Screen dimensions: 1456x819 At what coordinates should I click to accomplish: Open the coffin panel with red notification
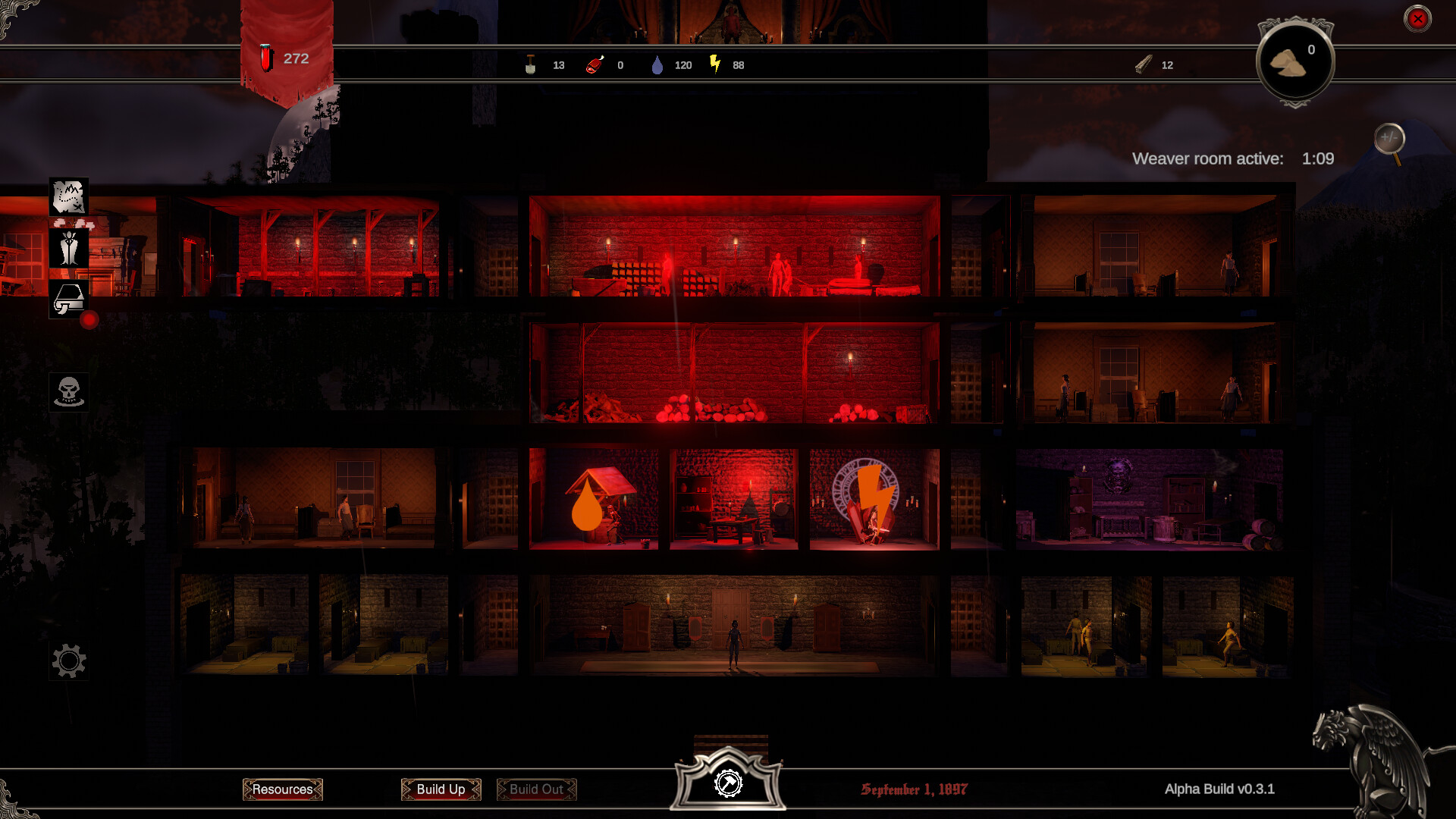pyautogui.click(x=69, y=298)
